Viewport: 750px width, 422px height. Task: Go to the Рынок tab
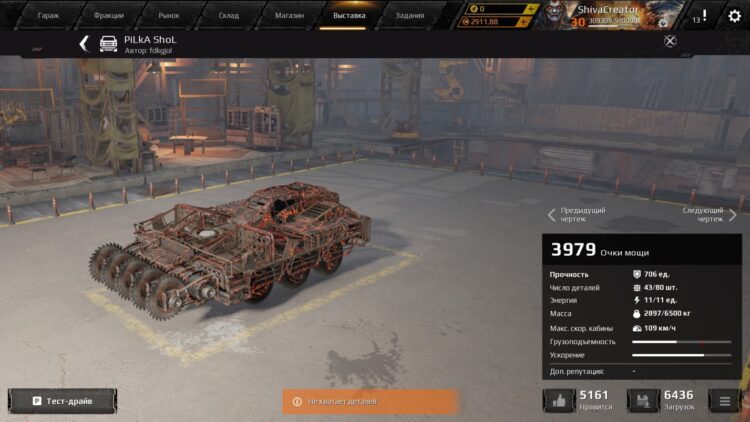coord(169,15)
